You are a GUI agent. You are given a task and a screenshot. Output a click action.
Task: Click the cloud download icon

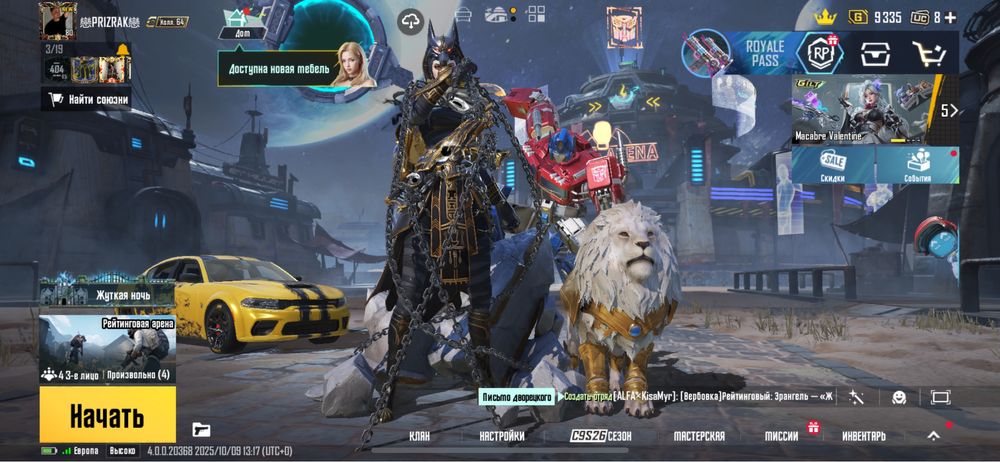tap(412, 21)
